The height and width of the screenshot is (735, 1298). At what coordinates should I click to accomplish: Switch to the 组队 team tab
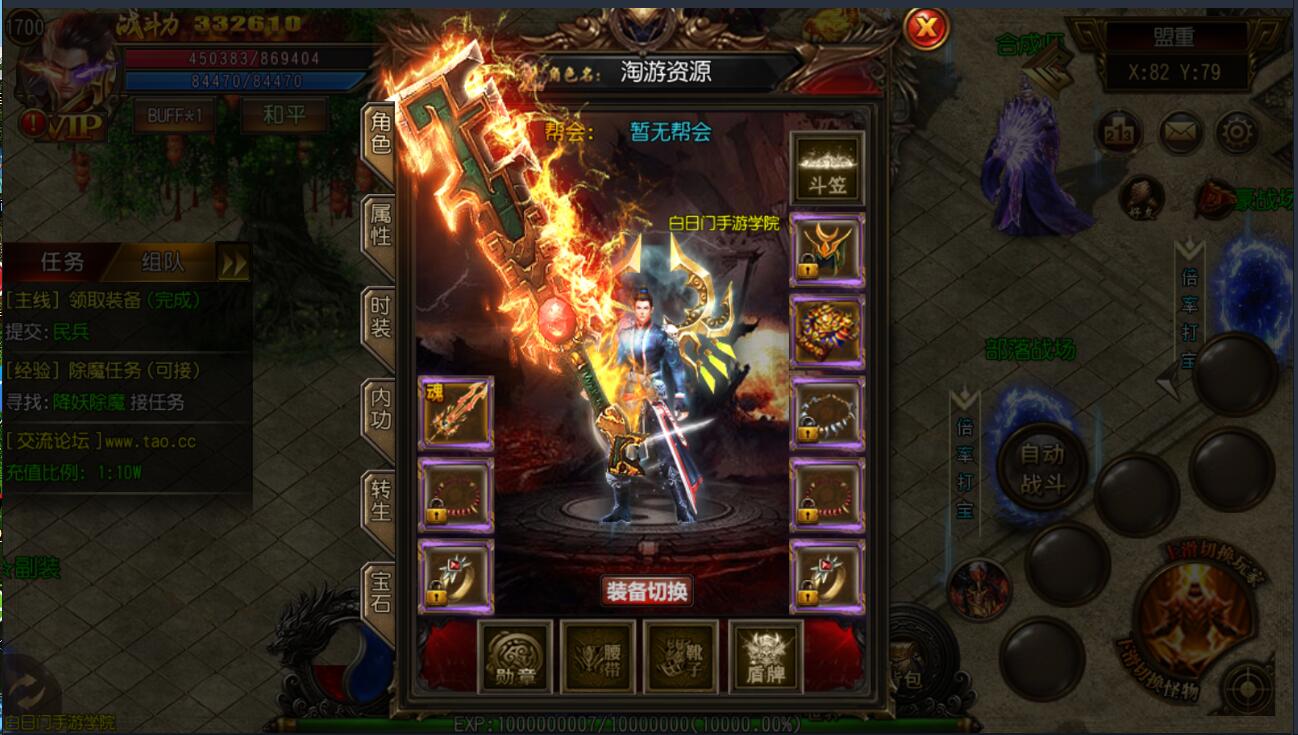click(162, 262)
